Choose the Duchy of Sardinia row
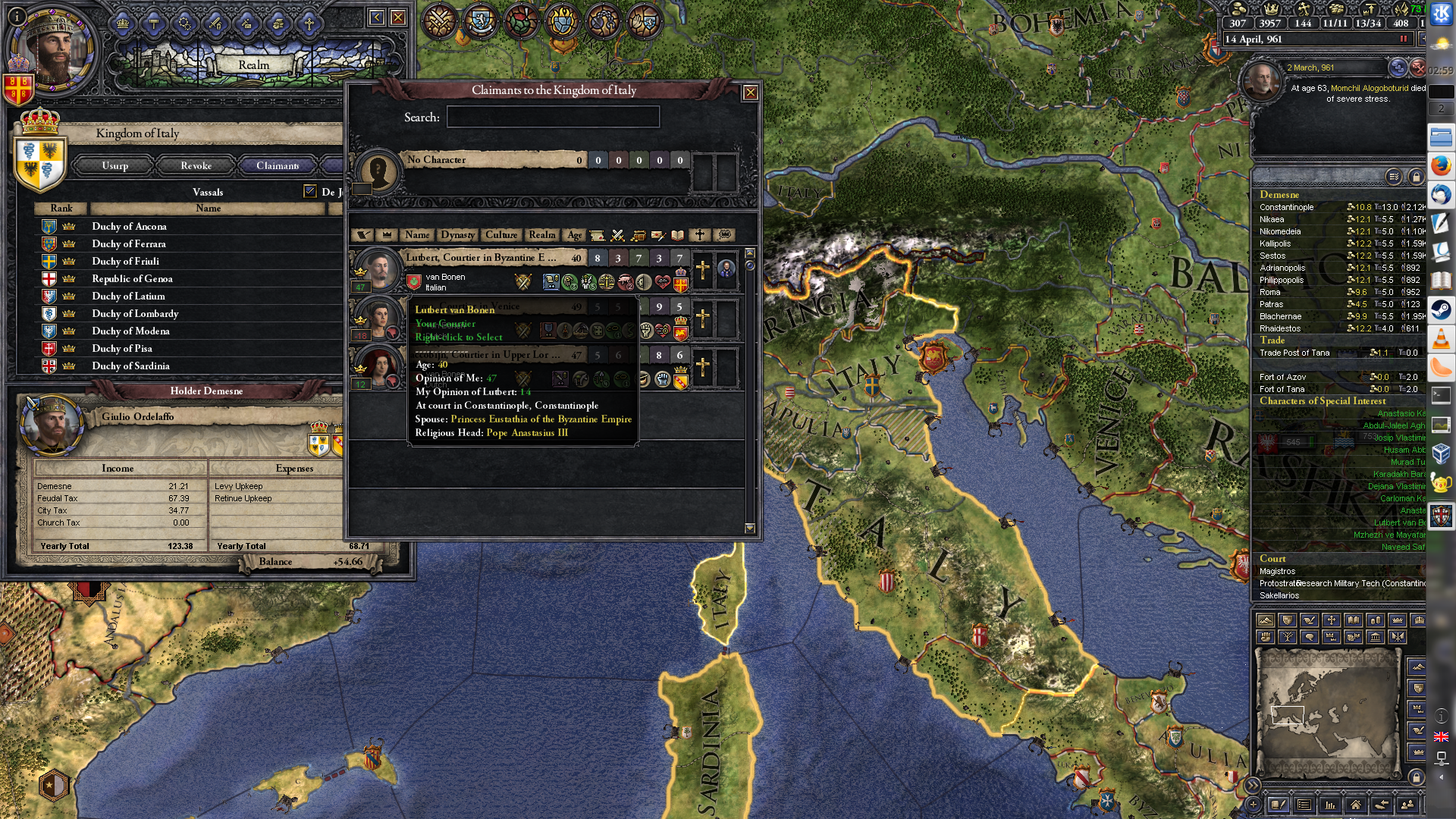 pyautogui.click(x=130, y=366)
